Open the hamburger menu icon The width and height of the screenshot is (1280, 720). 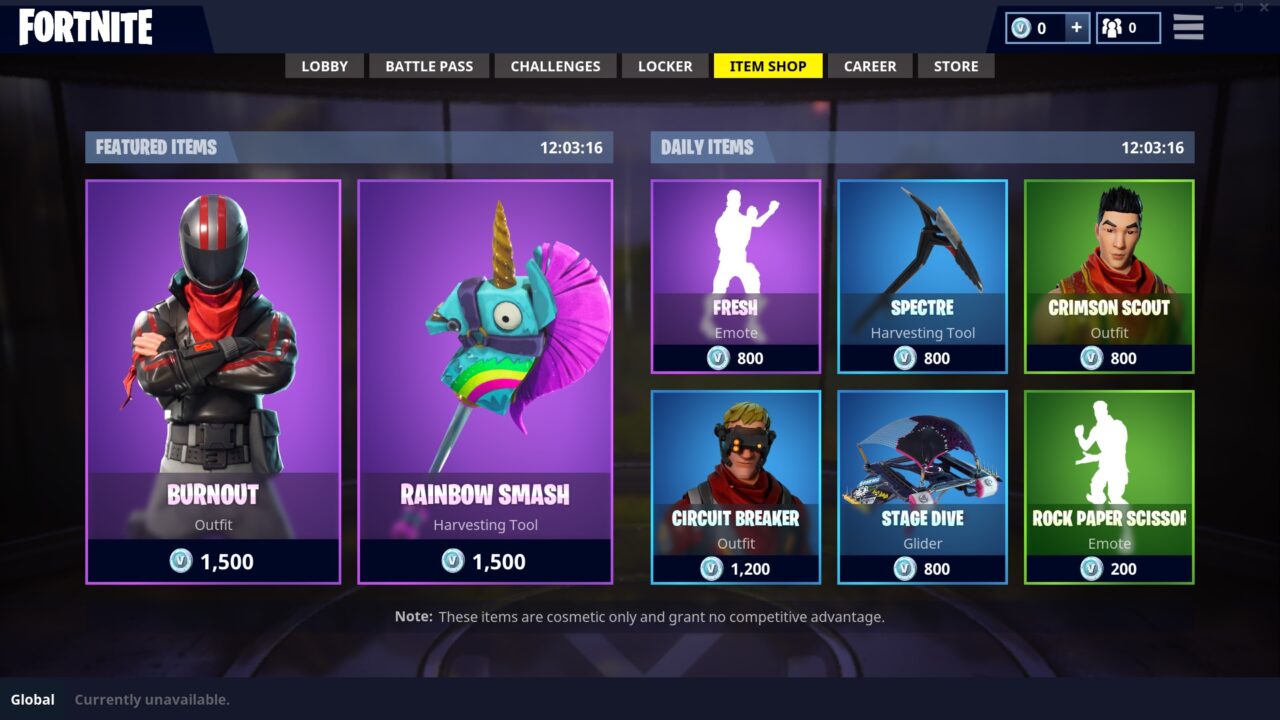coord(1187,27)
